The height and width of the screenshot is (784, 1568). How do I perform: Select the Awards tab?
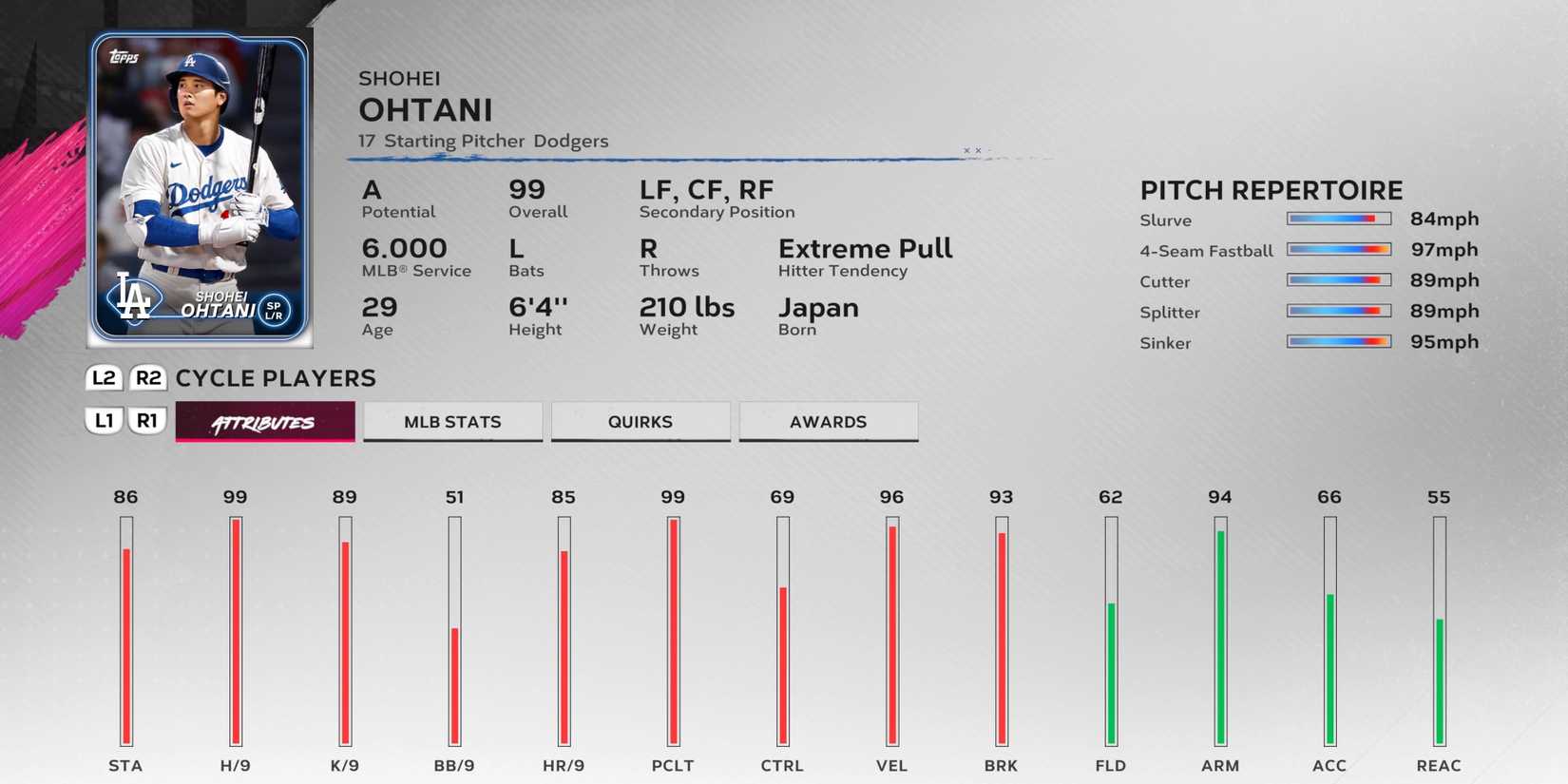click(828, 421)
